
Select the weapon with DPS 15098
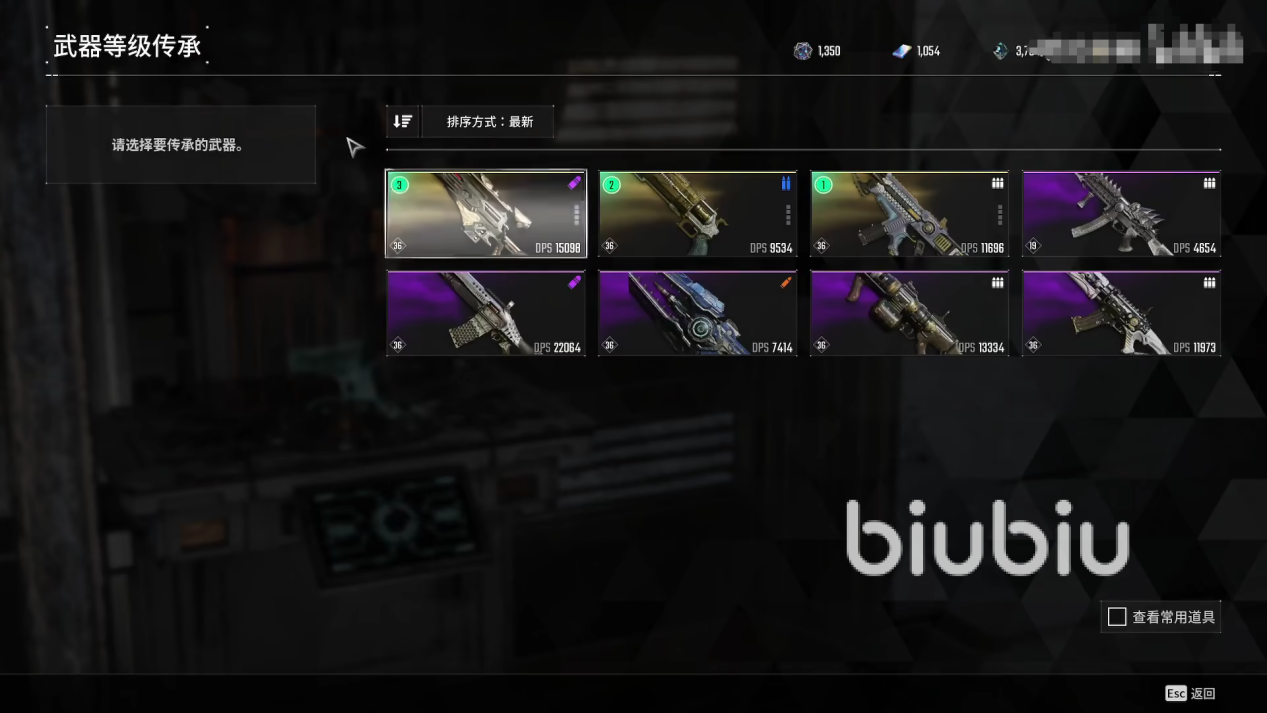click(486, 214)
